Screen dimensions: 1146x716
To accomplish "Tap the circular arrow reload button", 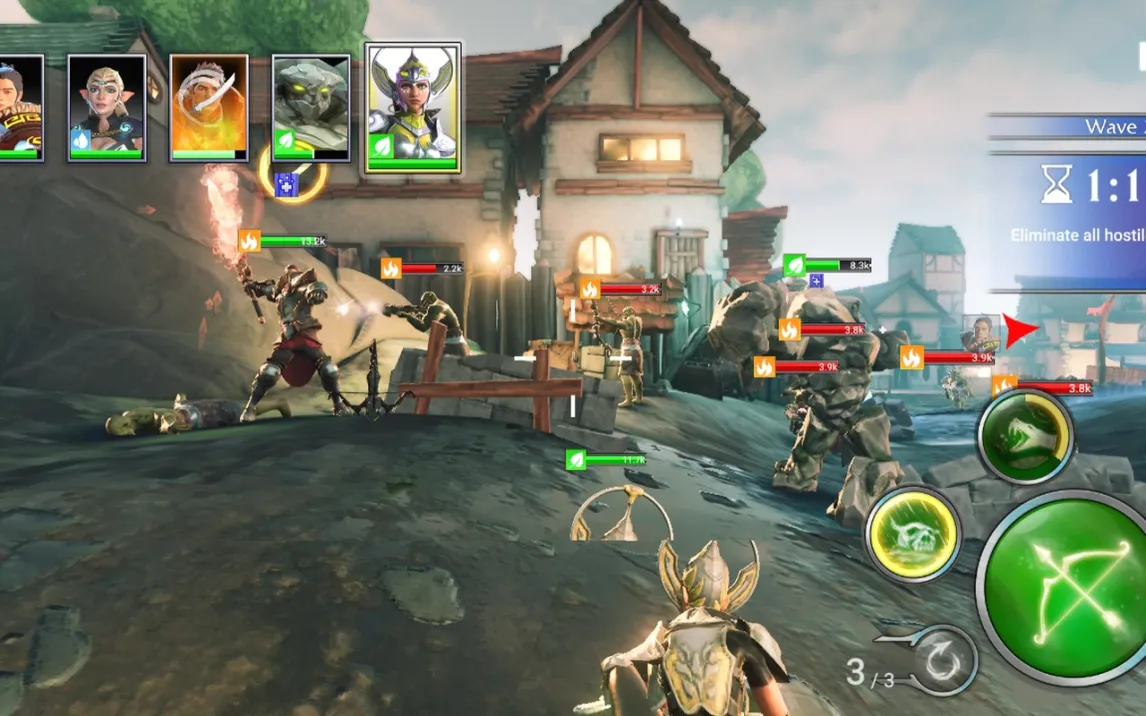I will (942, 661).
